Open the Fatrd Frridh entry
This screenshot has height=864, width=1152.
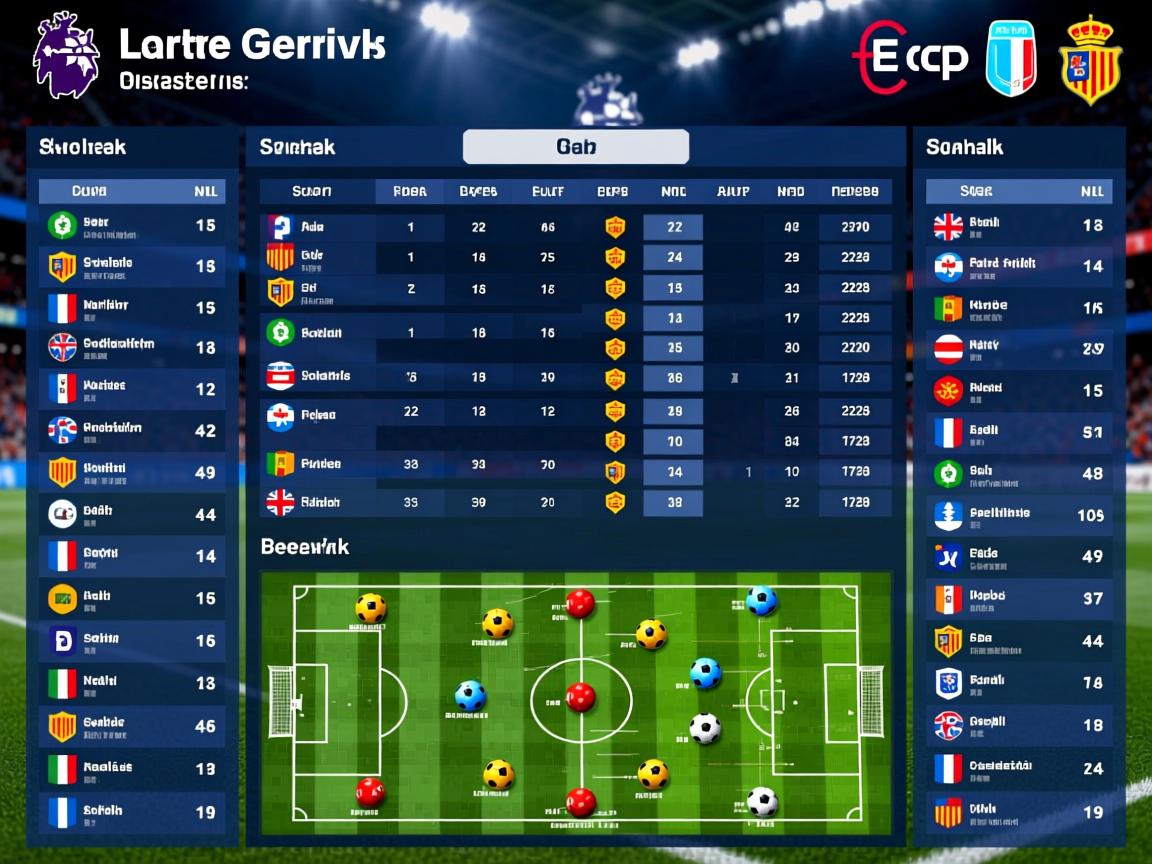[x=1018, y=265]
